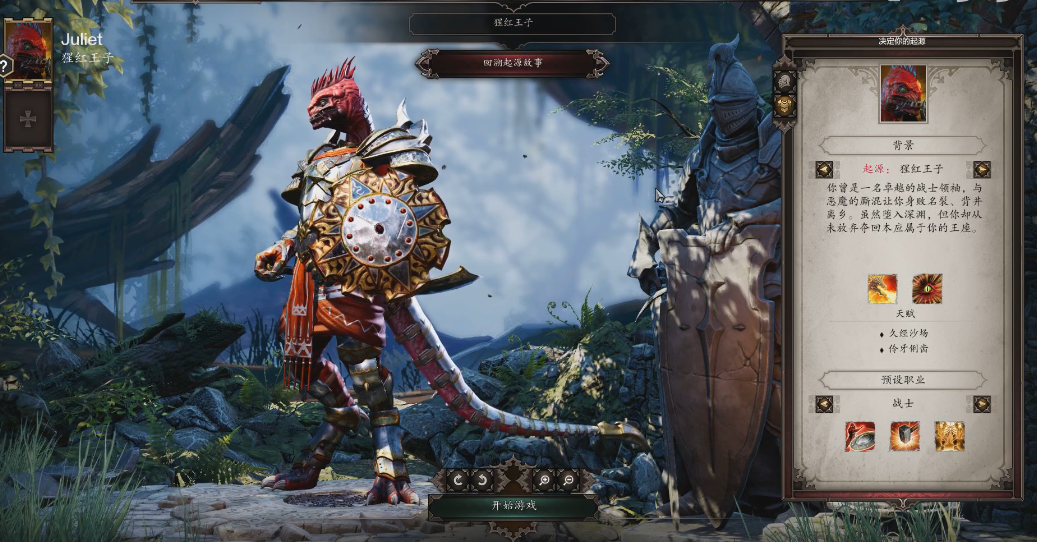The width and height of the screenshot is (1037, 542).
Task: Add a character in the empty slot
Action: [28, 118]
